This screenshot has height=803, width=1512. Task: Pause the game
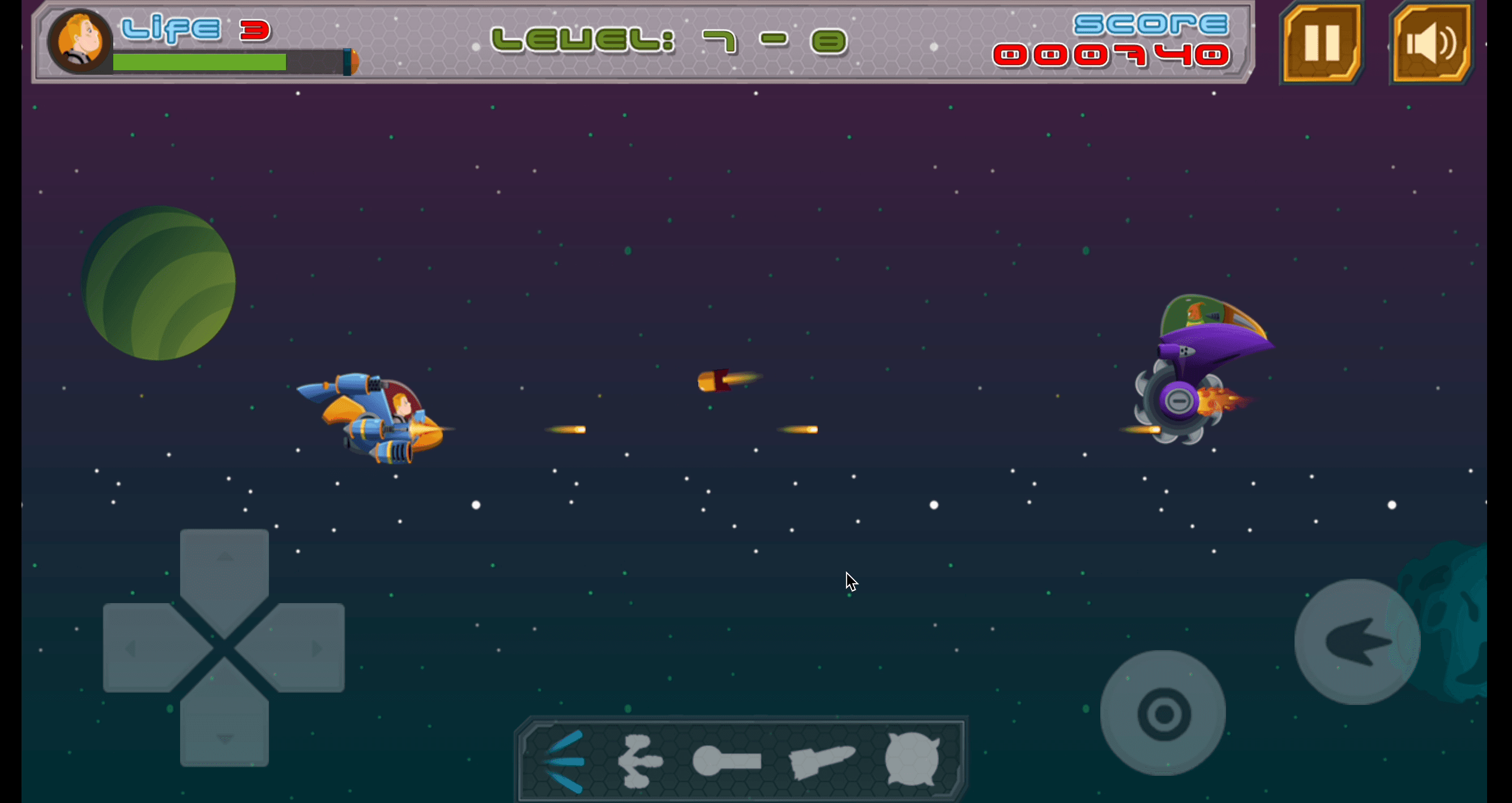click(1321, 43)
